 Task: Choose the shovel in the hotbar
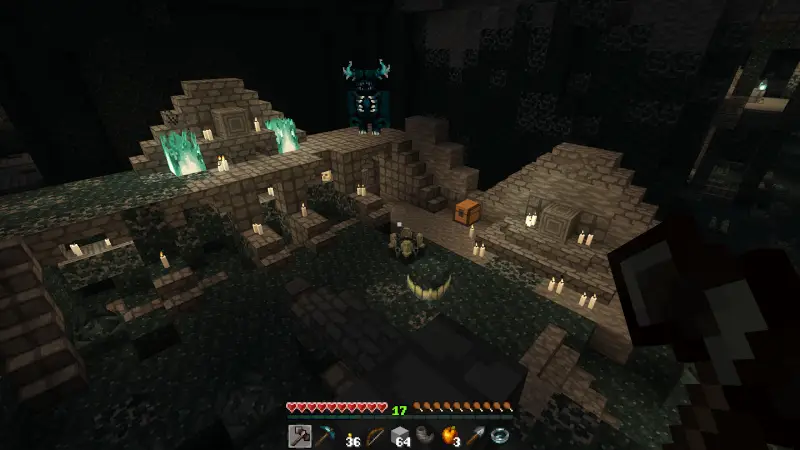point(474,435)
